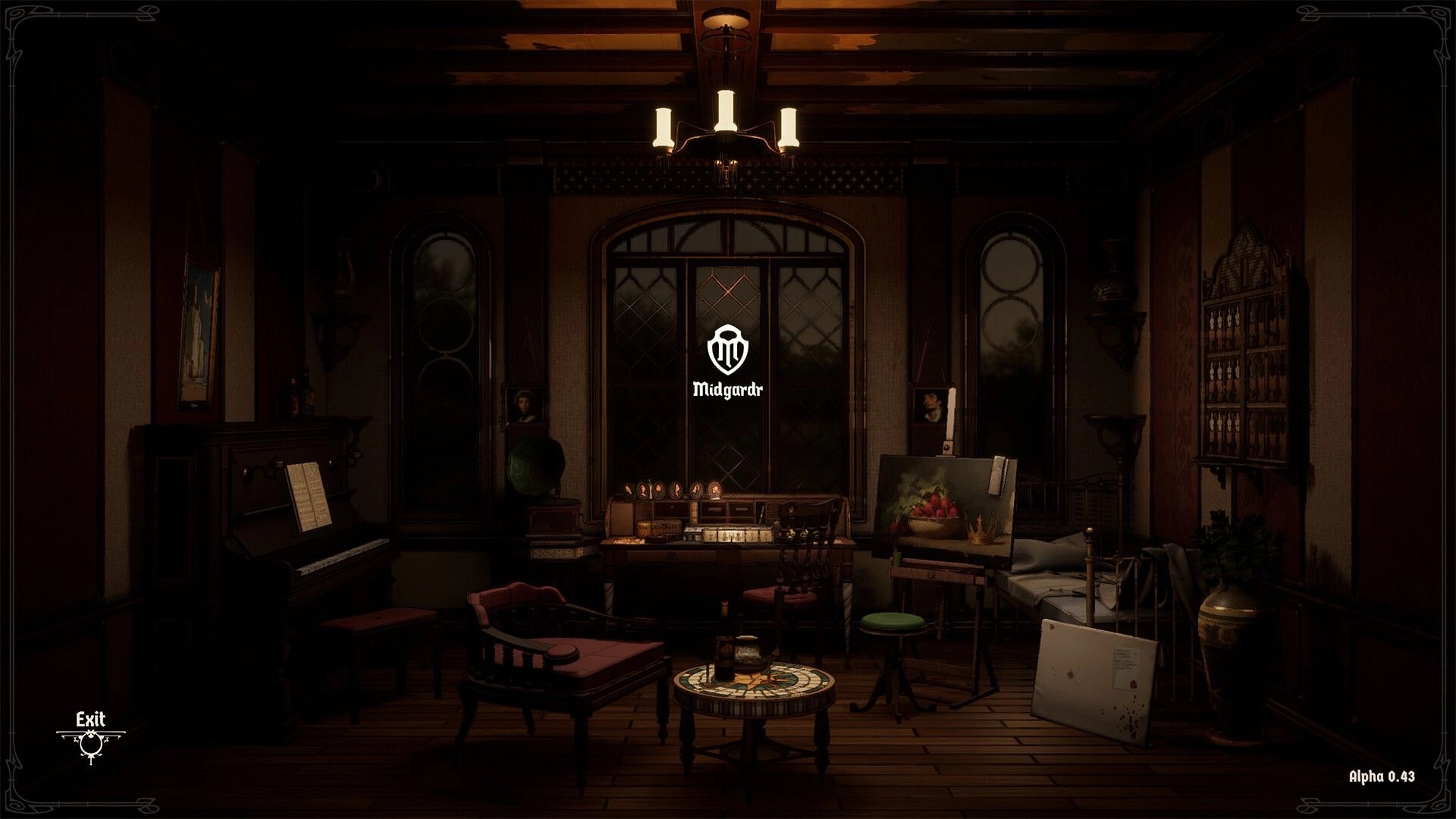Select the Midgardr title text
The image size is (1456, 819).
pos(727,389)
